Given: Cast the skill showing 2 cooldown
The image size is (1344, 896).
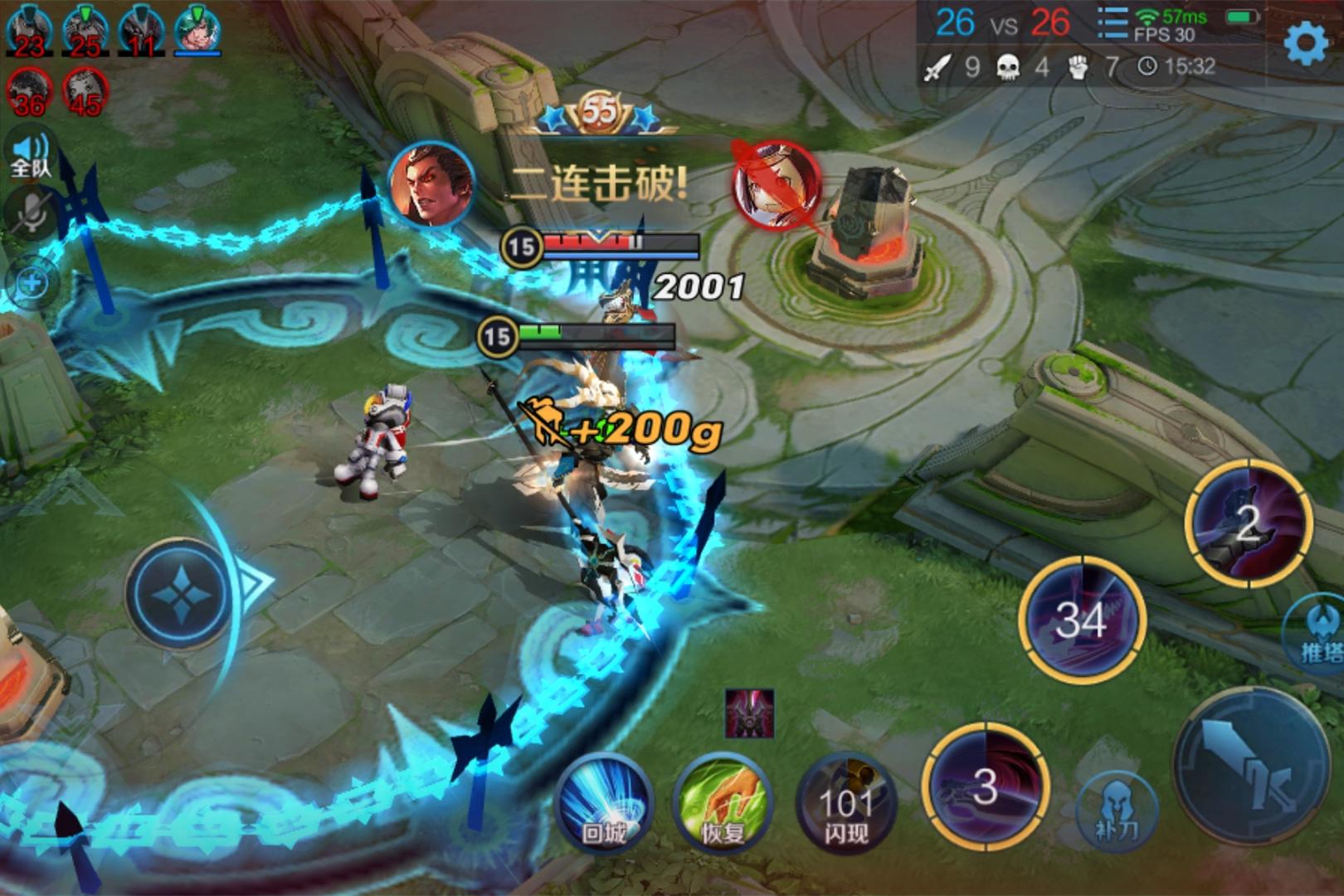Looking at the screenshot, I should coord(1249,523).
